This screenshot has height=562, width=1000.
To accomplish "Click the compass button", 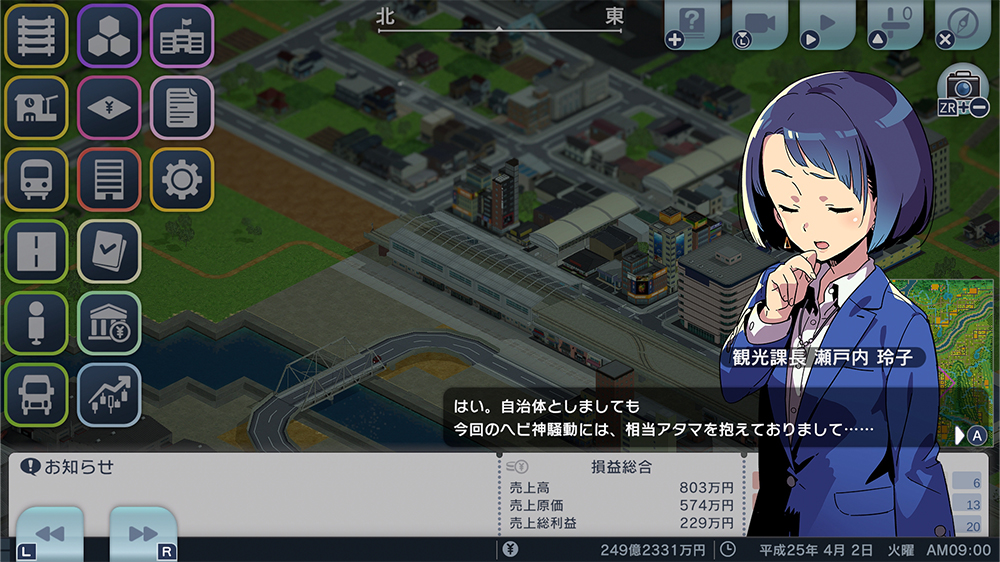I will pos(962,24).
